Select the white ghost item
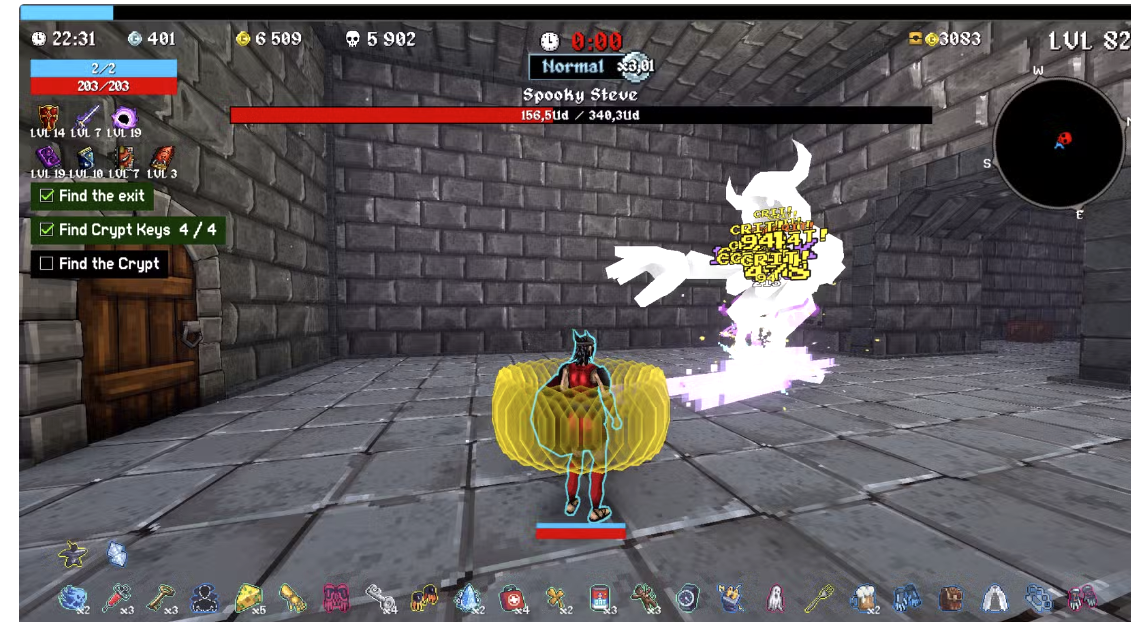The height and width of the screenshot is (622, 1131). 775,597
